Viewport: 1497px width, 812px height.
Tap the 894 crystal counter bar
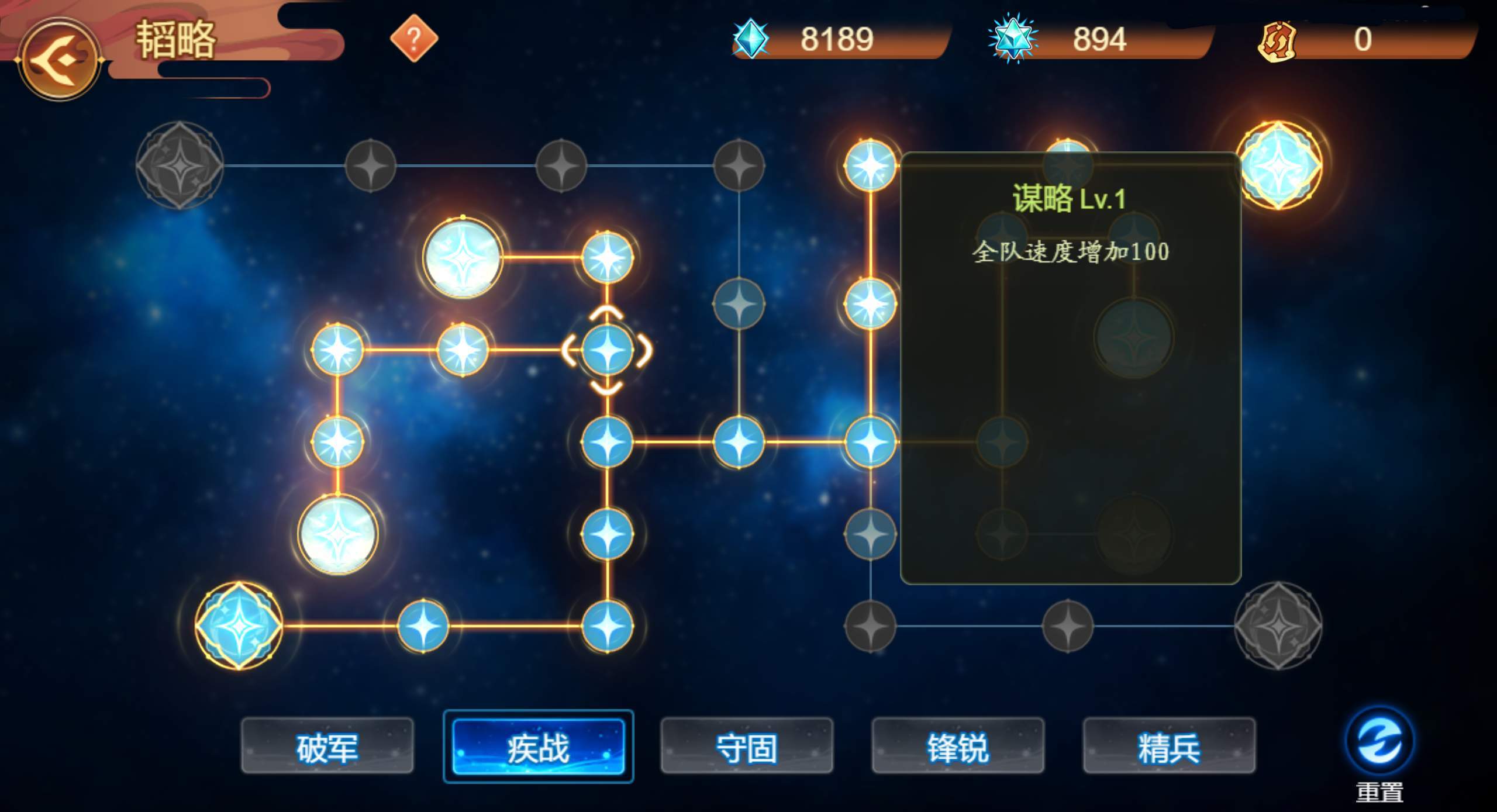click(x=1099, y=40)
